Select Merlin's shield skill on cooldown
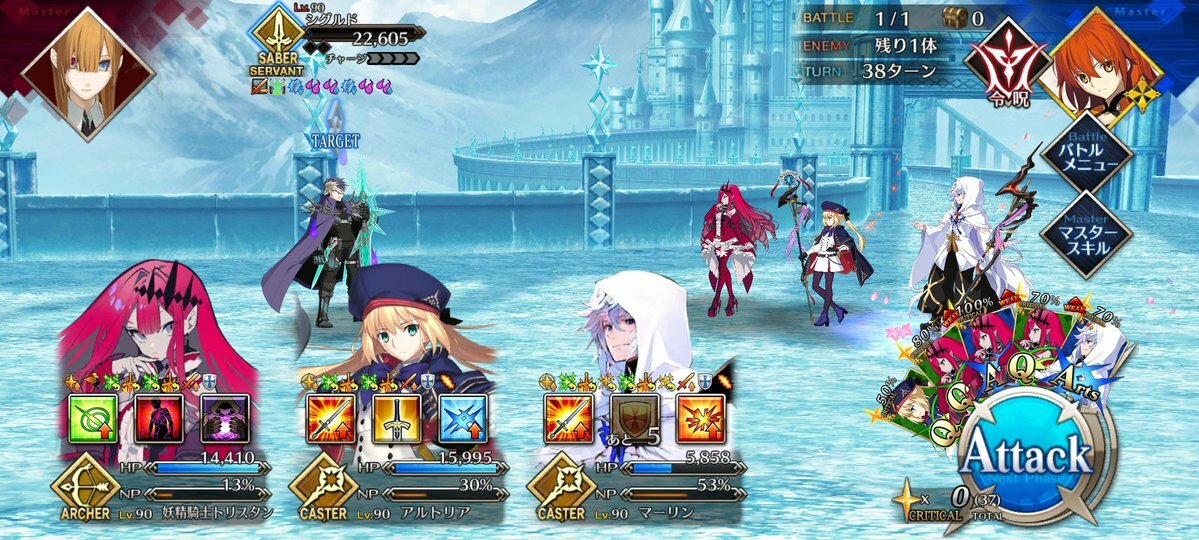1199x540 pixels. point(632,417)
